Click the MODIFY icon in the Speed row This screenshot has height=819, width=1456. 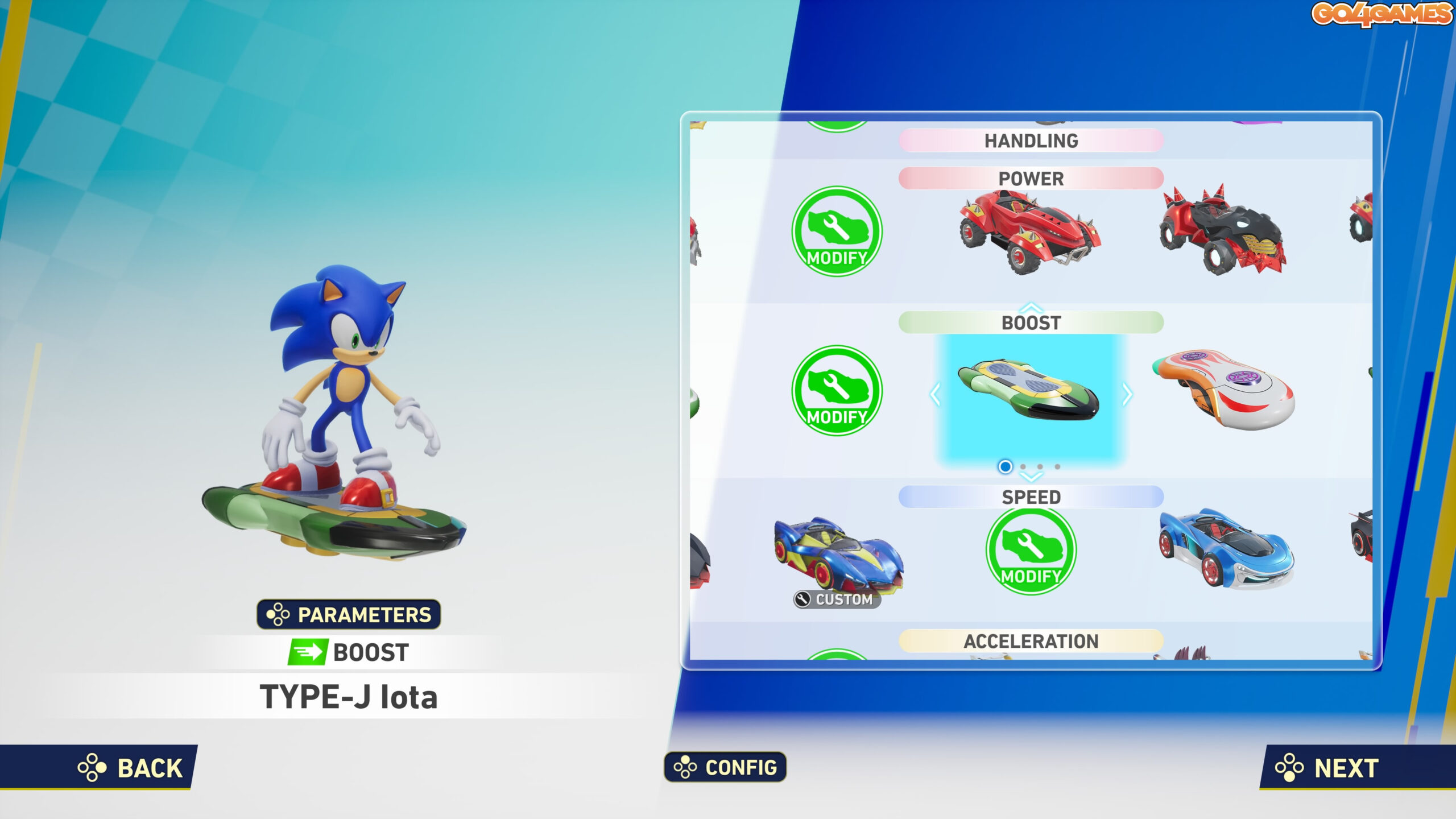tap(1031, 551)
